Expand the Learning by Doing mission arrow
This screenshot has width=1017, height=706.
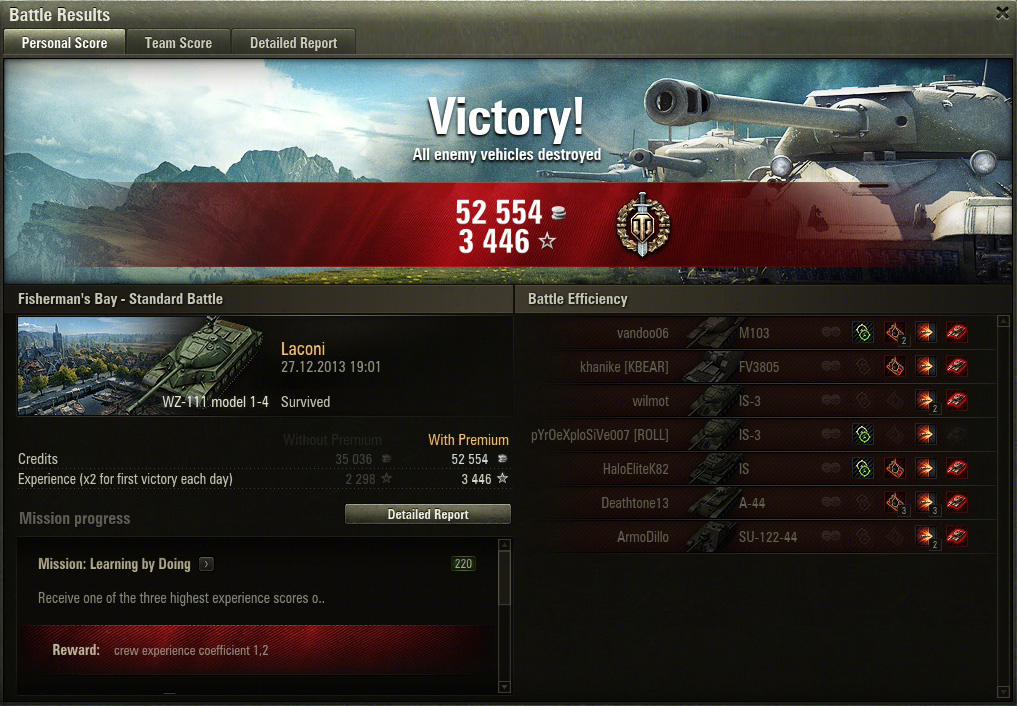click(x=206, y=564)
